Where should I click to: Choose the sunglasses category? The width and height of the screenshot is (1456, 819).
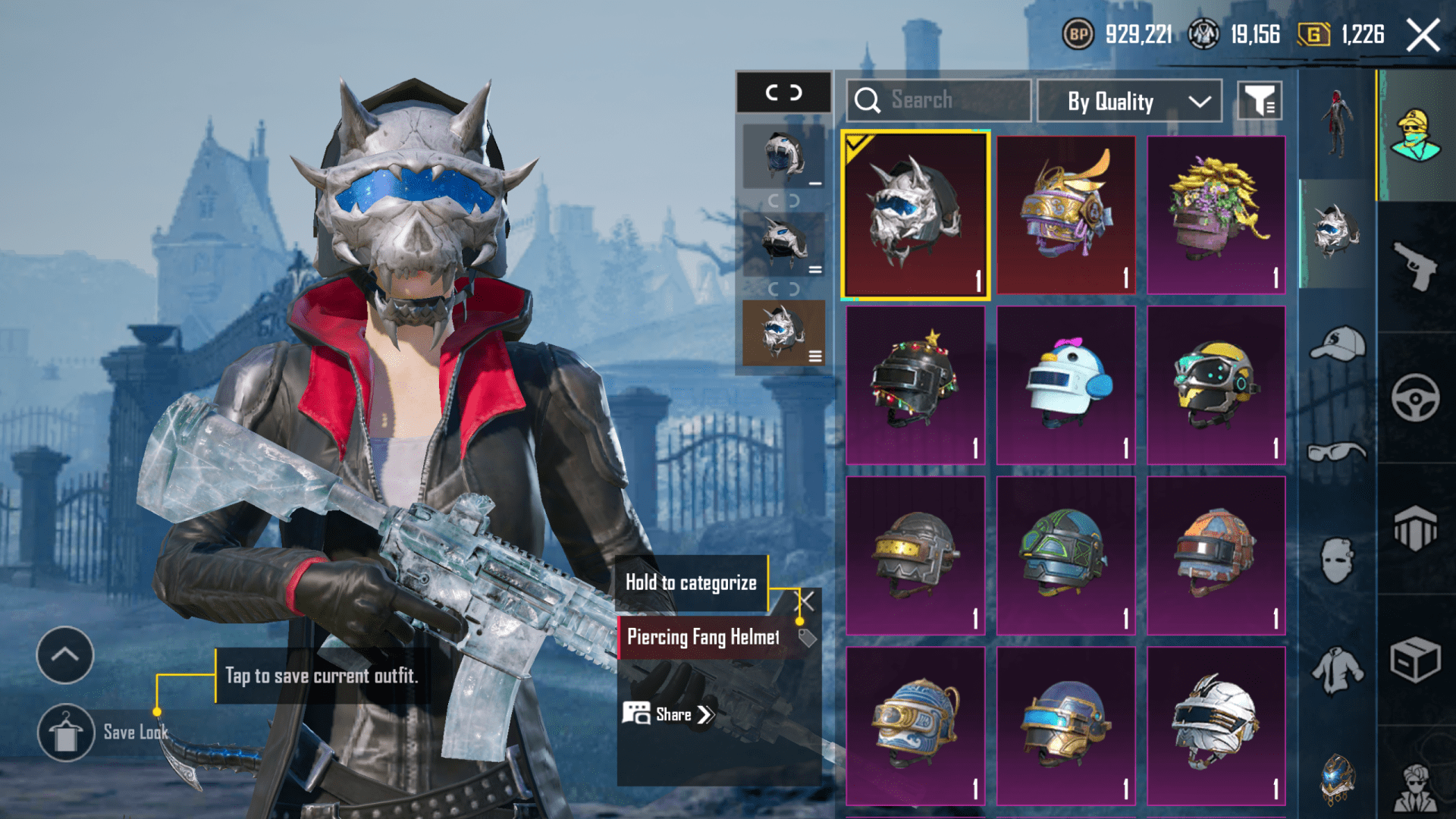point(1337,453)
